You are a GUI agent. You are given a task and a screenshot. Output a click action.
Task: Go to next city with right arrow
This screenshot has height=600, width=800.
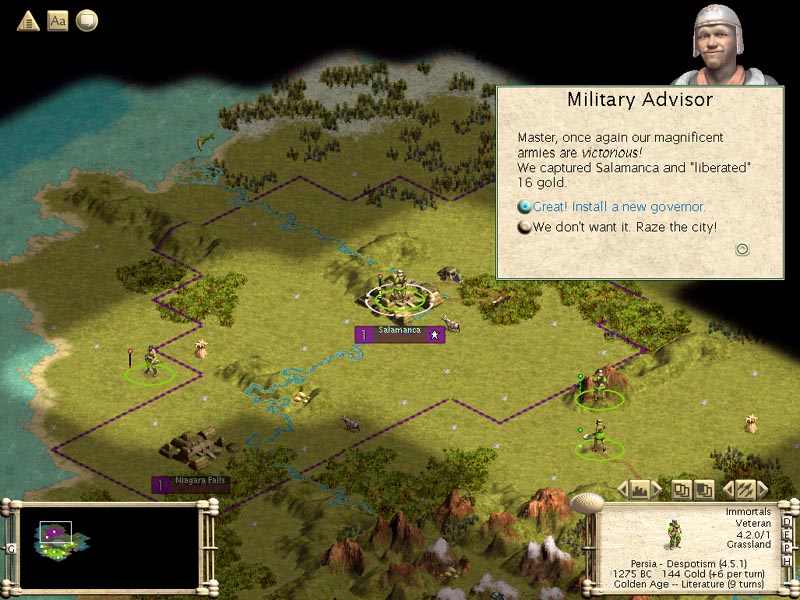pos(657,489)
